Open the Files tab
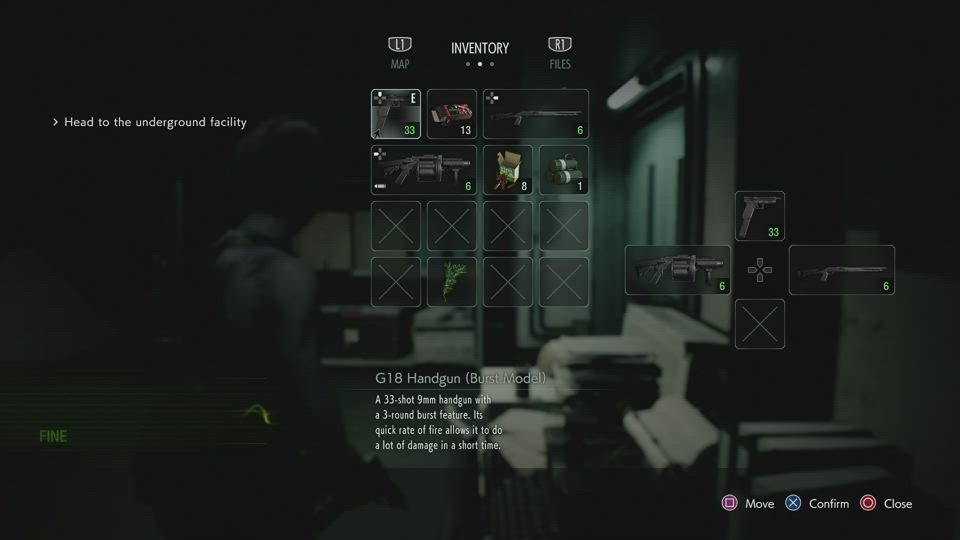 coord(560,53)
